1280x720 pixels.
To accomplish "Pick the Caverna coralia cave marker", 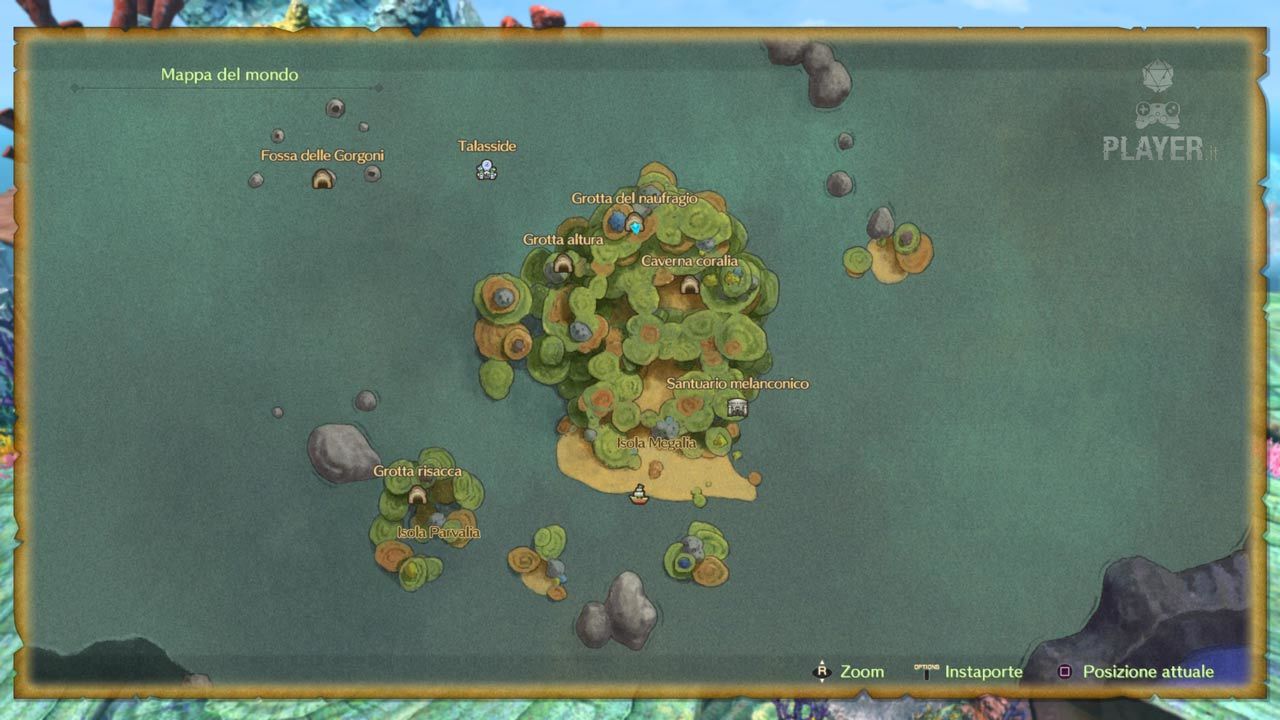I will tap(689, 285).
